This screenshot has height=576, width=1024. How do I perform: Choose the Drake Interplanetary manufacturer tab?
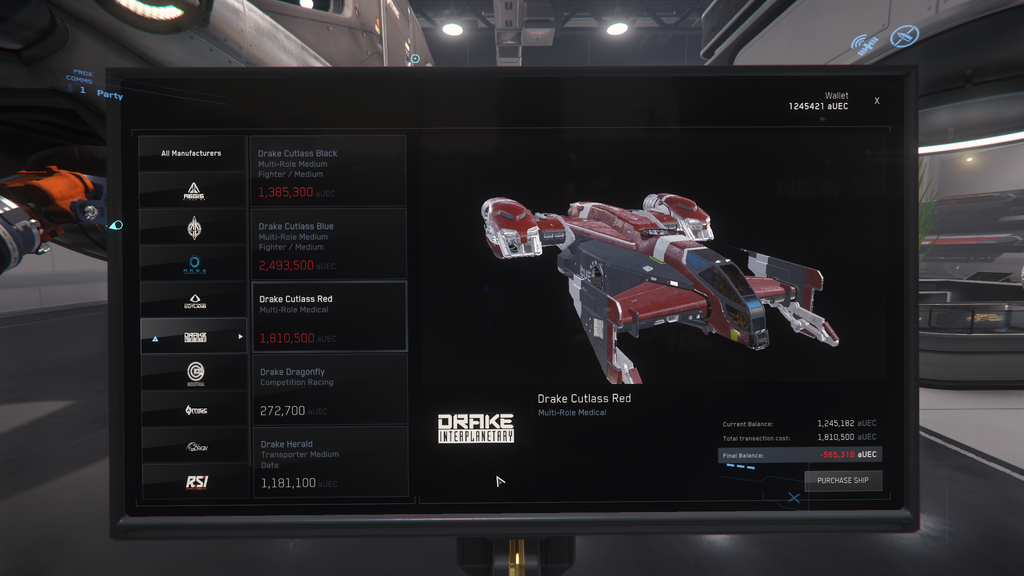click(194, 337)
